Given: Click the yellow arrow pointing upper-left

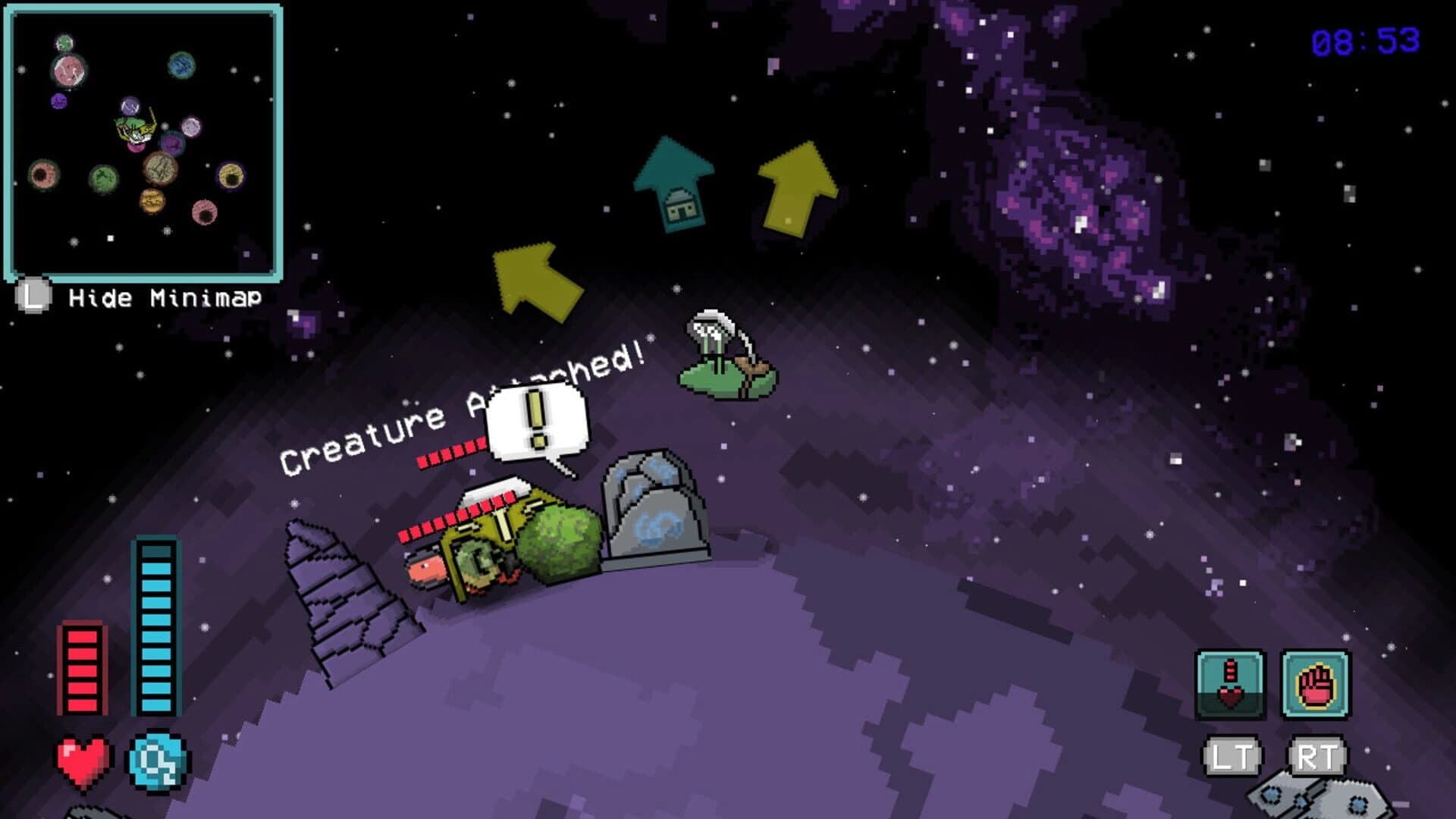Looking at the screenshot, I should click(531, 277).
